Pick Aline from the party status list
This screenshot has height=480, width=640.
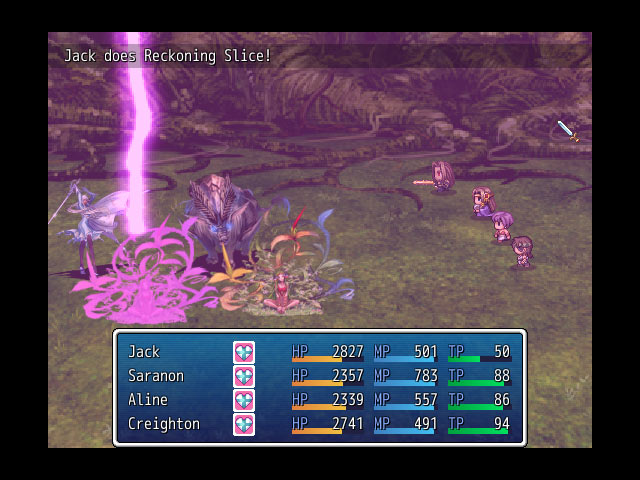(x=146, y=400)
